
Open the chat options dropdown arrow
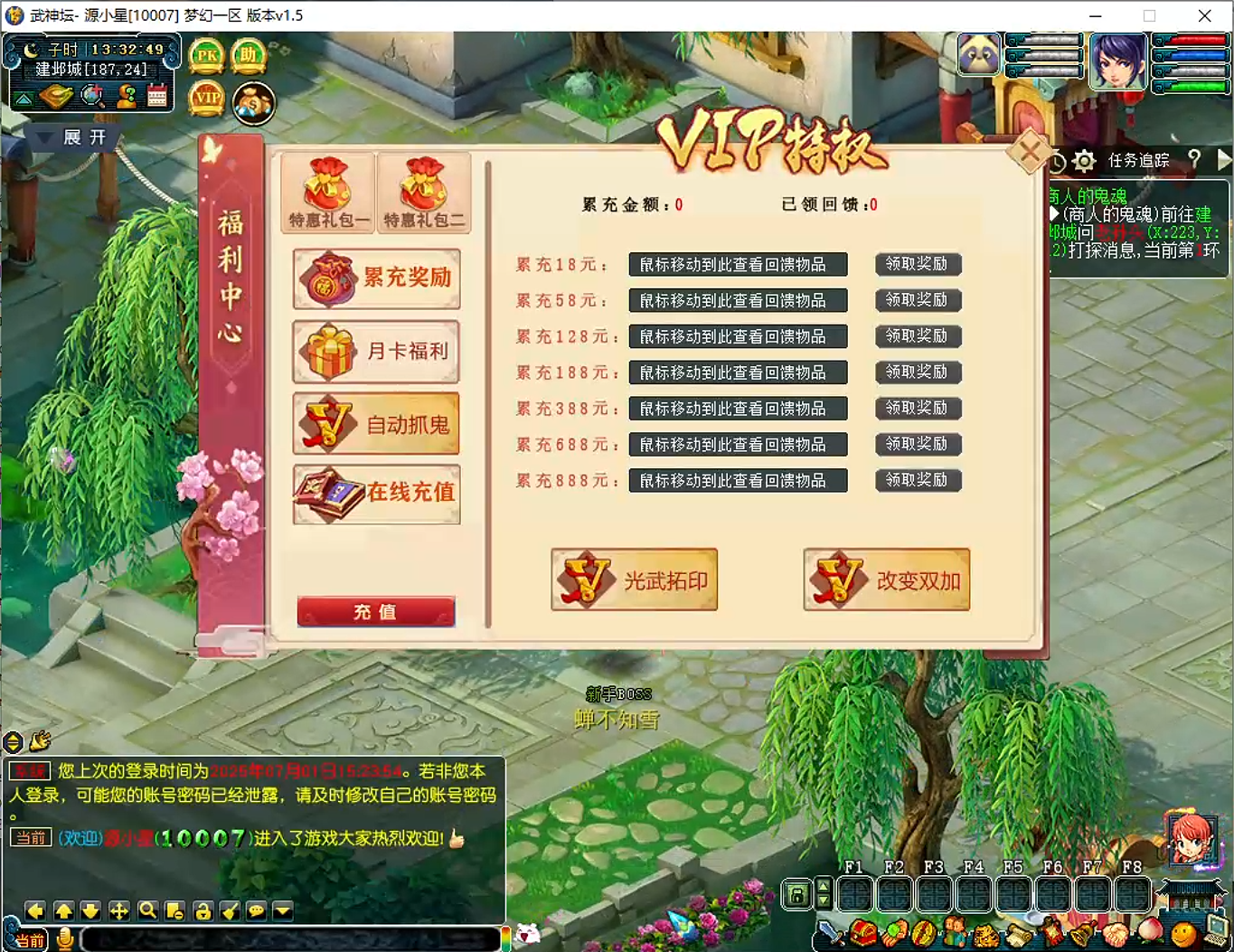click(x=283, y=911)
